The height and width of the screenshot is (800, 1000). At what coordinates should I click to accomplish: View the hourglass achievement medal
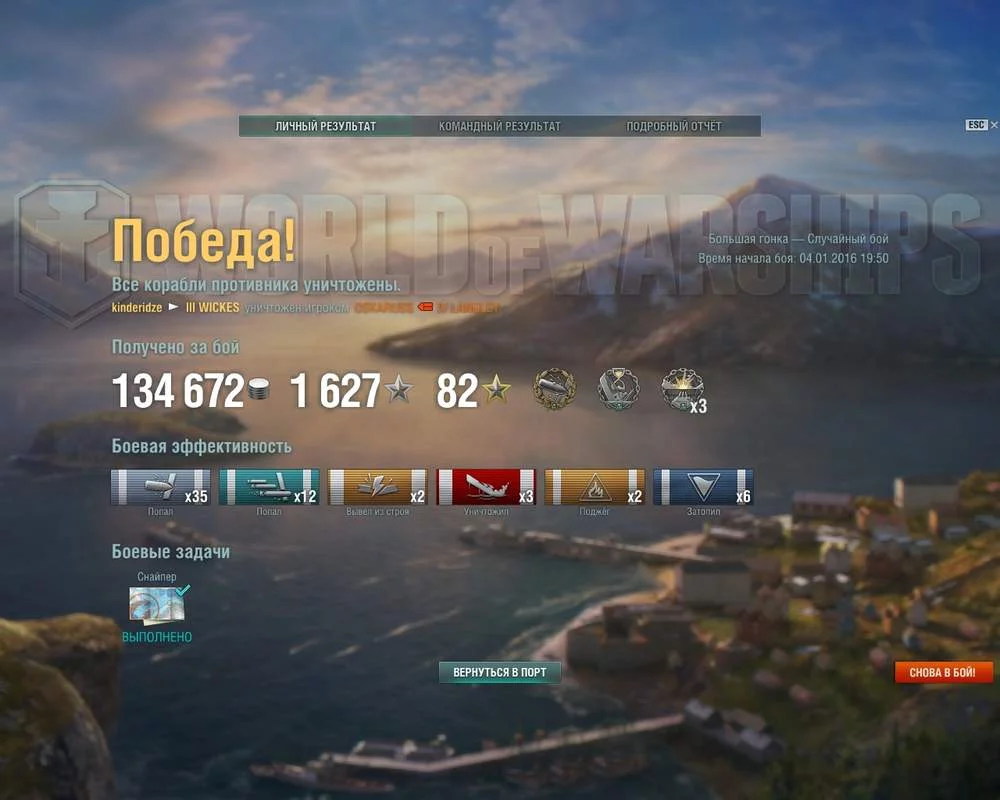618,389
